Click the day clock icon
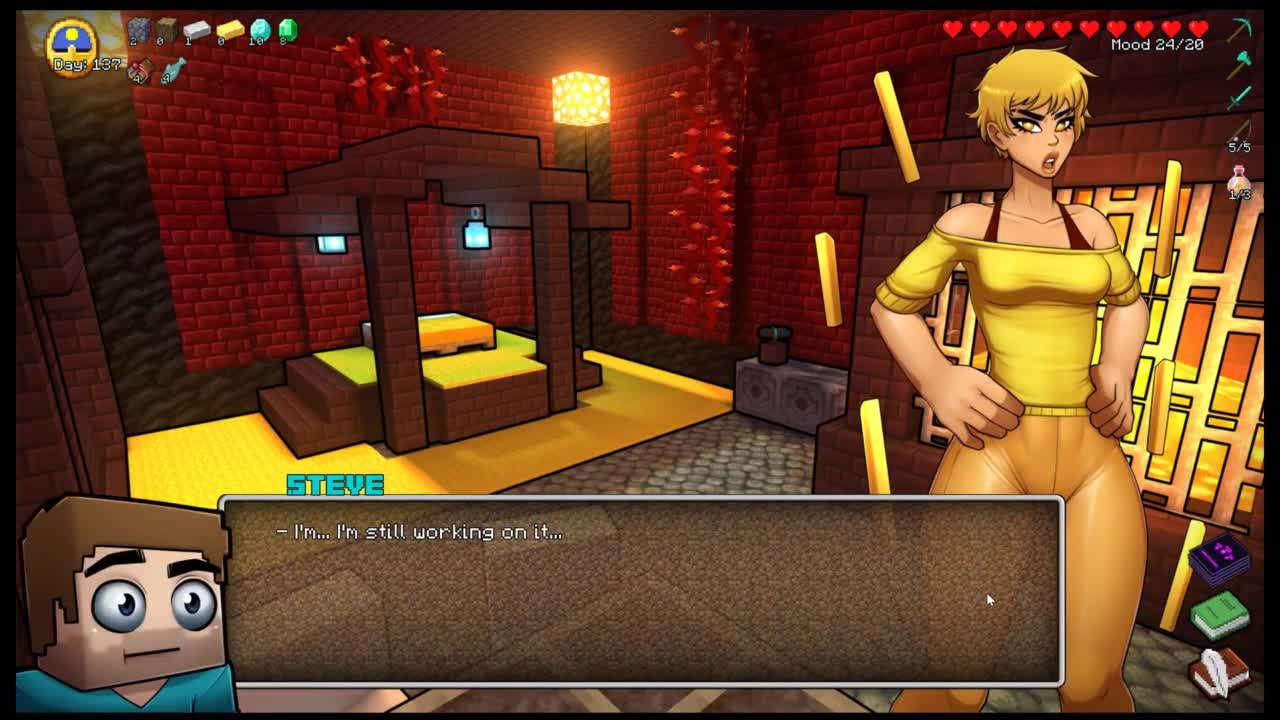The height and width of the screenshot is (720, 1280). [72, 40]
